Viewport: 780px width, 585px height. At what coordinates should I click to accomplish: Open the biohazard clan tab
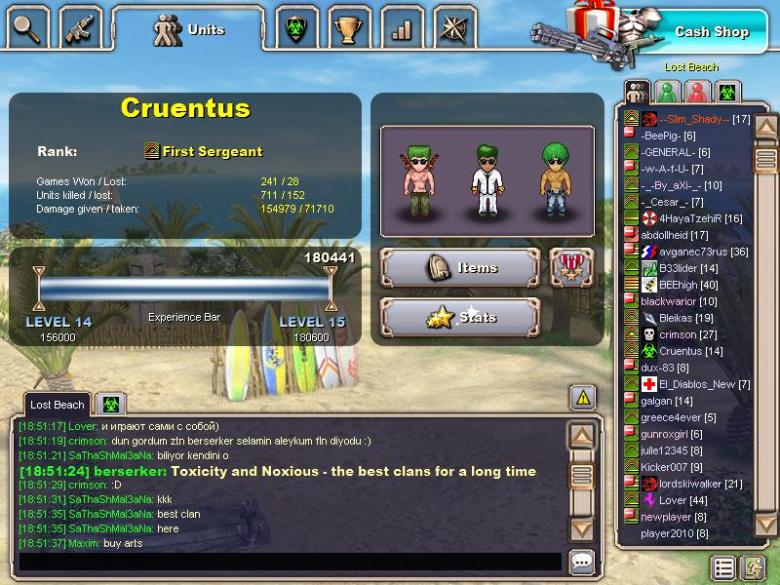tap(295, 29)
